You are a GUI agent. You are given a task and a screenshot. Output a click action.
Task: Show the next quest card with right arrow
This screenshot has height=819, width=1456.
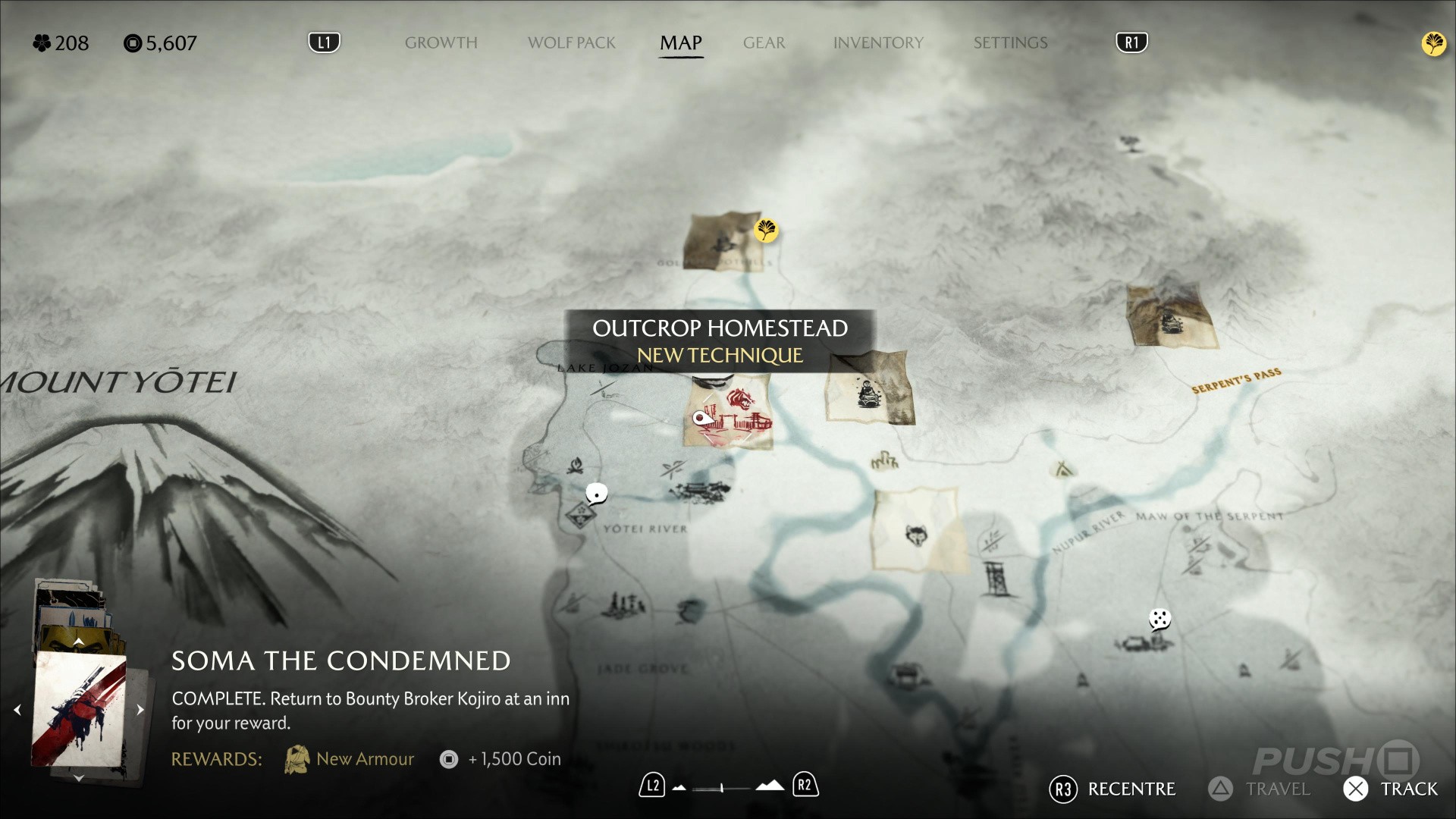click(x=140, y=710)
